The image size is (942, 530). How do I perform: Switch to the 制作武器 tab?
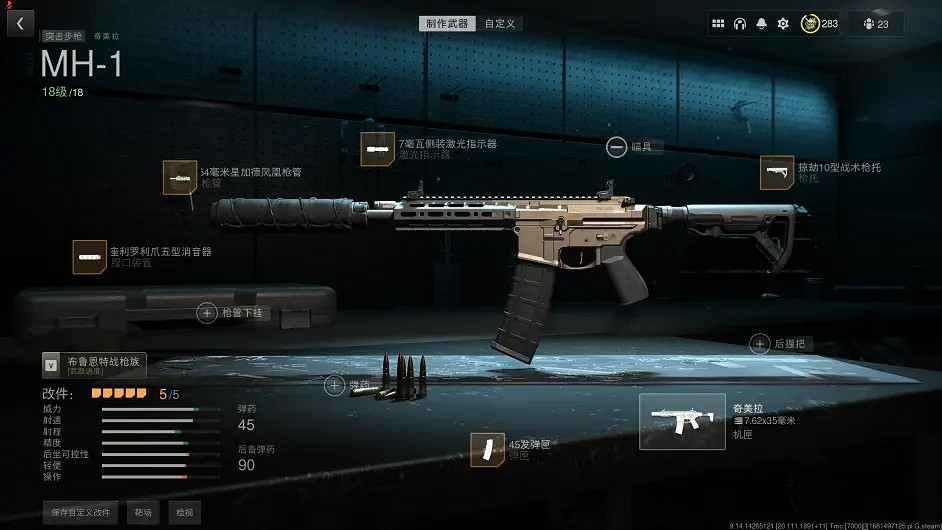coord(448,23)
